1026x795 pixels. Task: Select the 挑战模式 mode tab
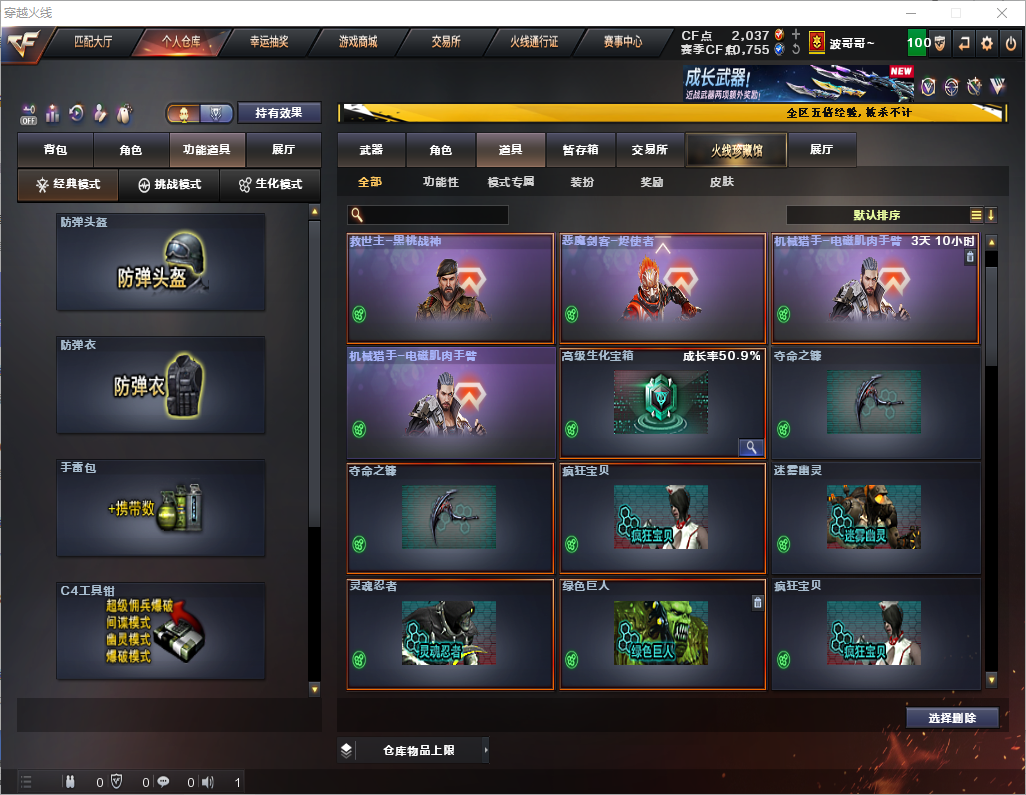point(170,185)
